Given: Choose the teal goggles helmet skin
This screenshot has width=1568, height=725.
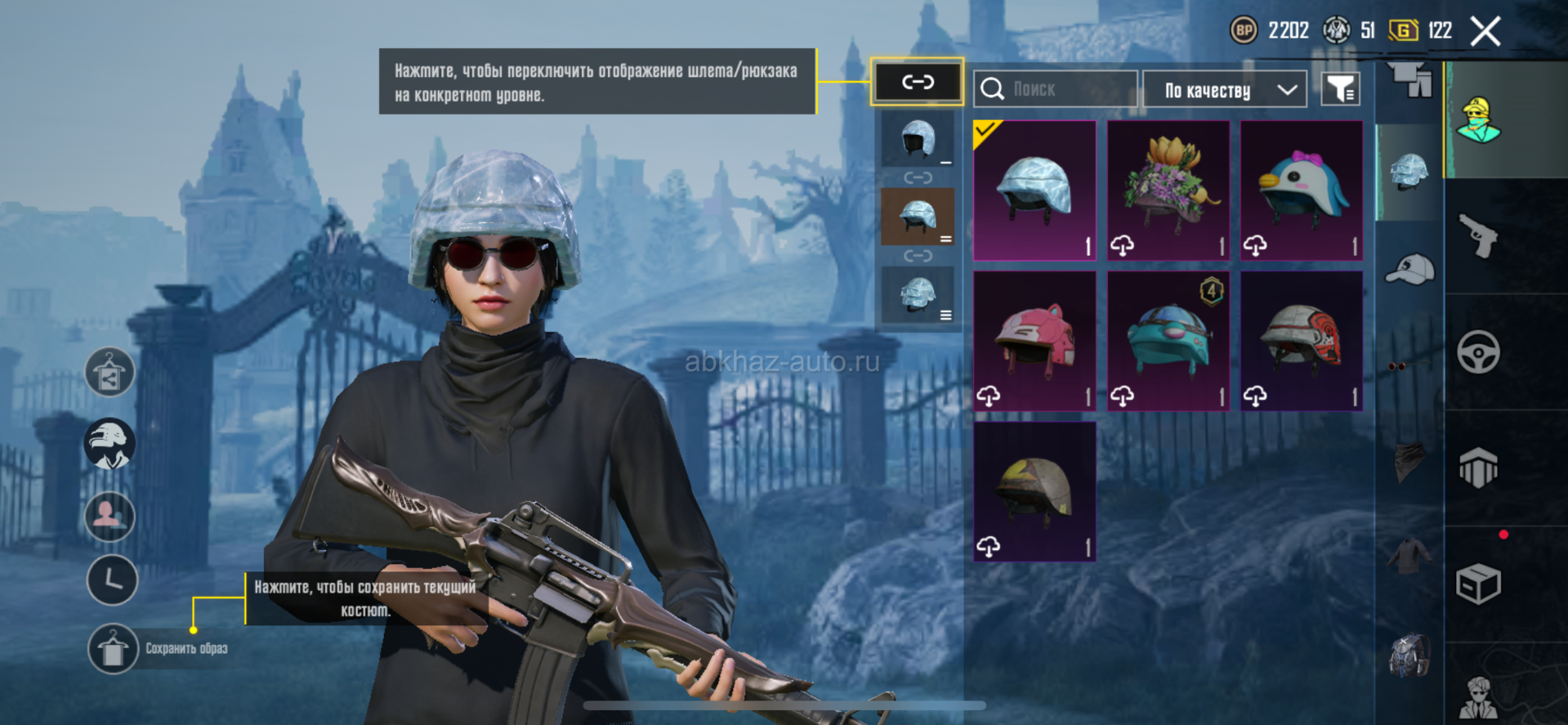Looking at the screenshot, I should [1168, 341].
